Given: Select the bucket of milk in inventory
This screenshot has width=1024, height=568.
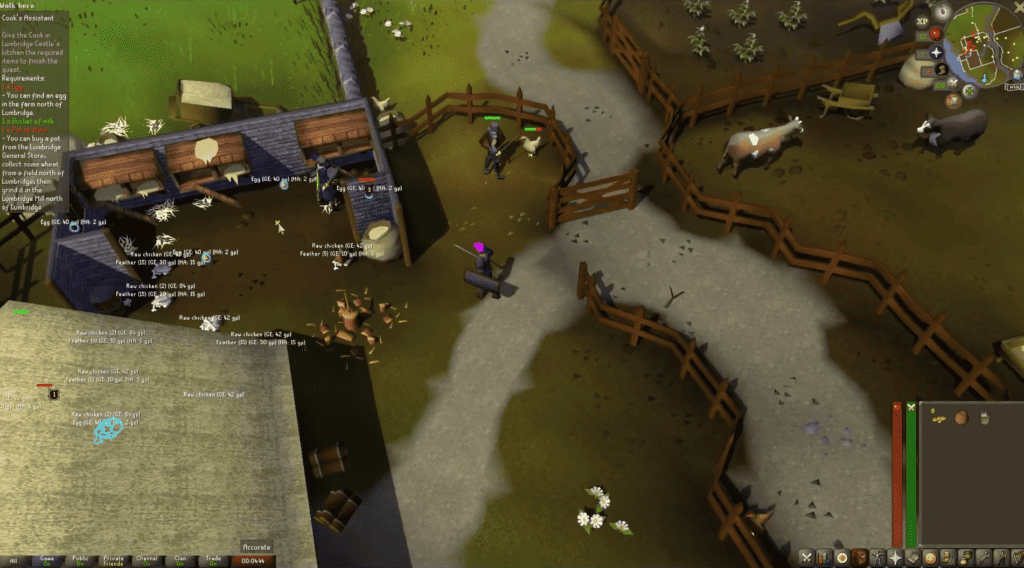Looking at the screenshot, I should (984, 418).
